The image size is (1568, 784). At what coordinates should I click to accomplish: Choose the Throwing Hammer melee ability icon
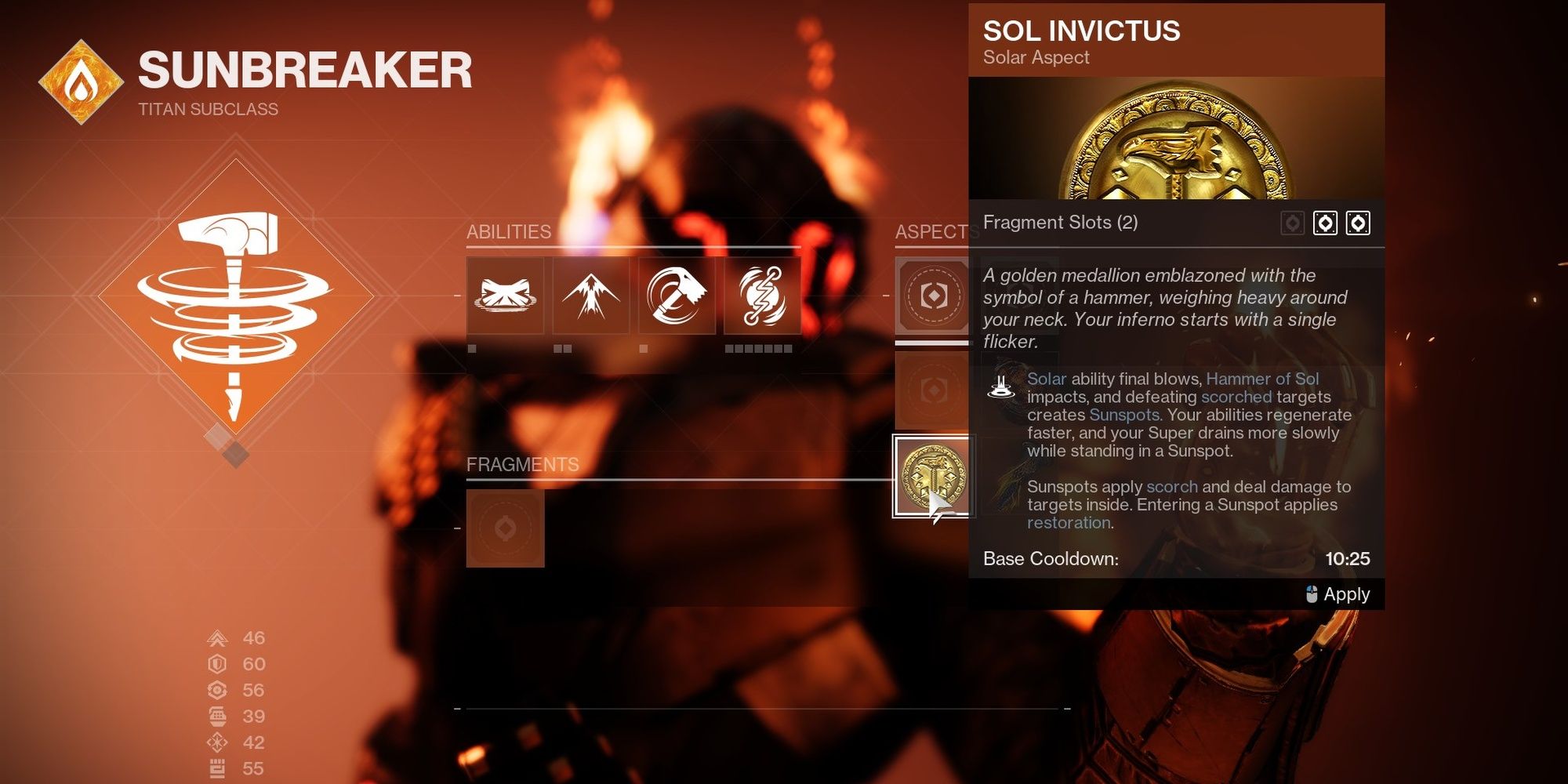coord(675,296)
